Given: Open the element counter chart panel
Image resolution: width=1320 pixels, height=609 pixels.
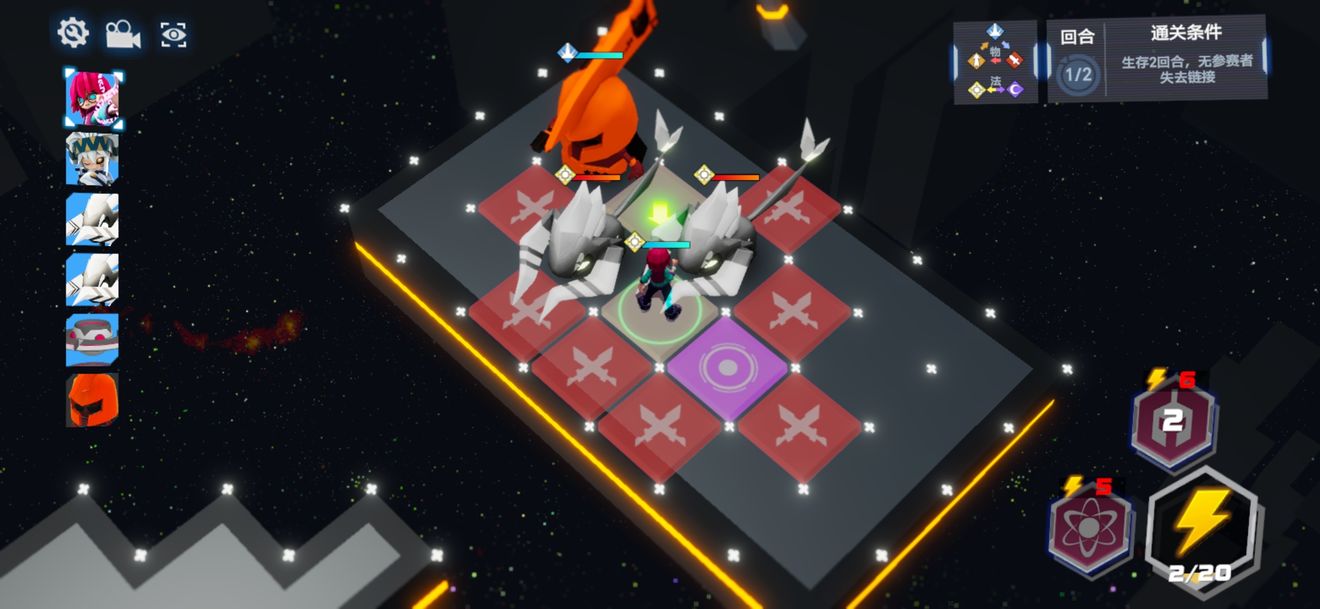Looking at the screenshot, I should (x=994, y=61).
